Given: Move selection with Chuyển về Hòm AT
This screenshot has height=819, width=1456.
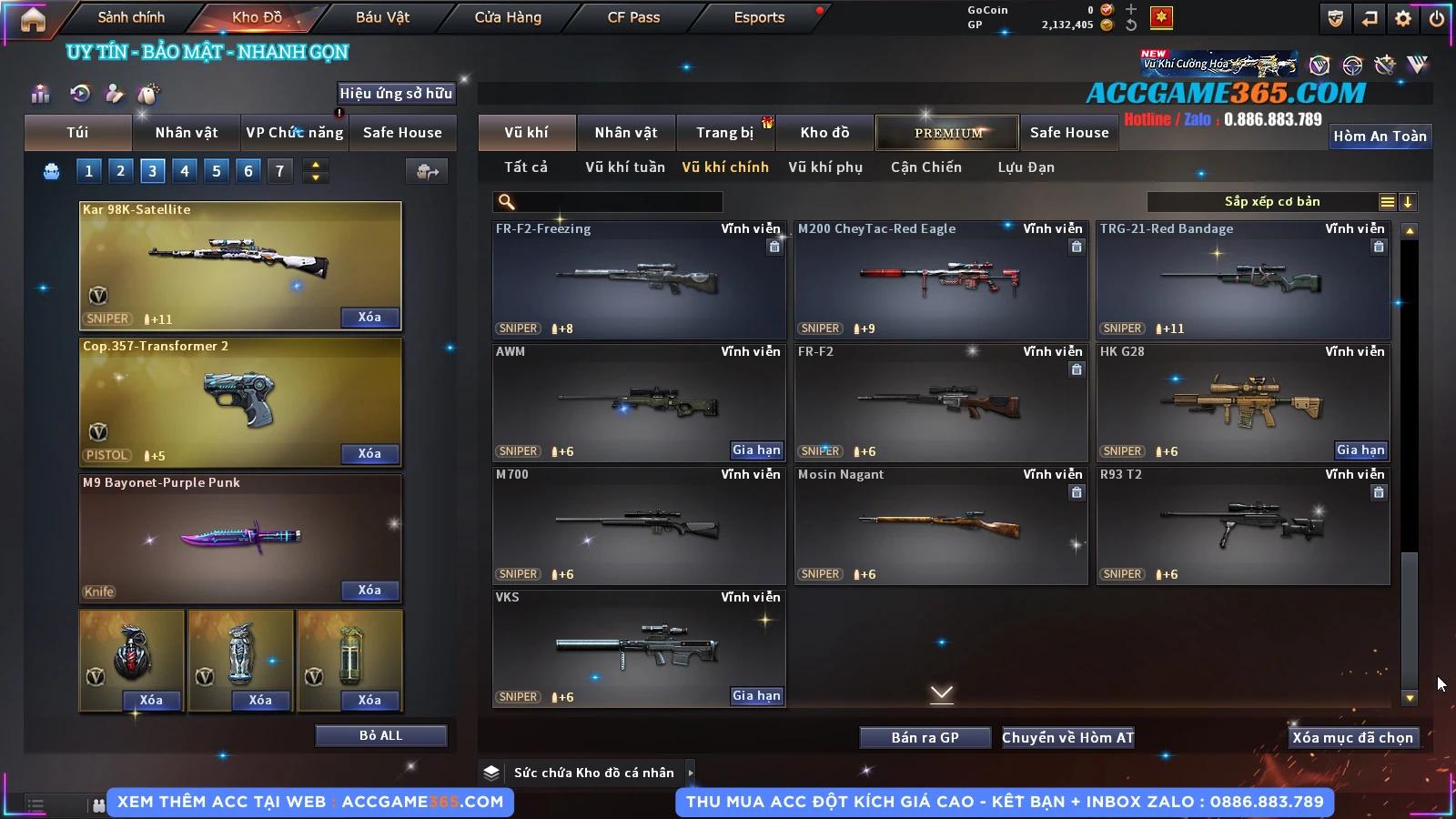Looking at the screenshot, I should tap(1068, 737).
